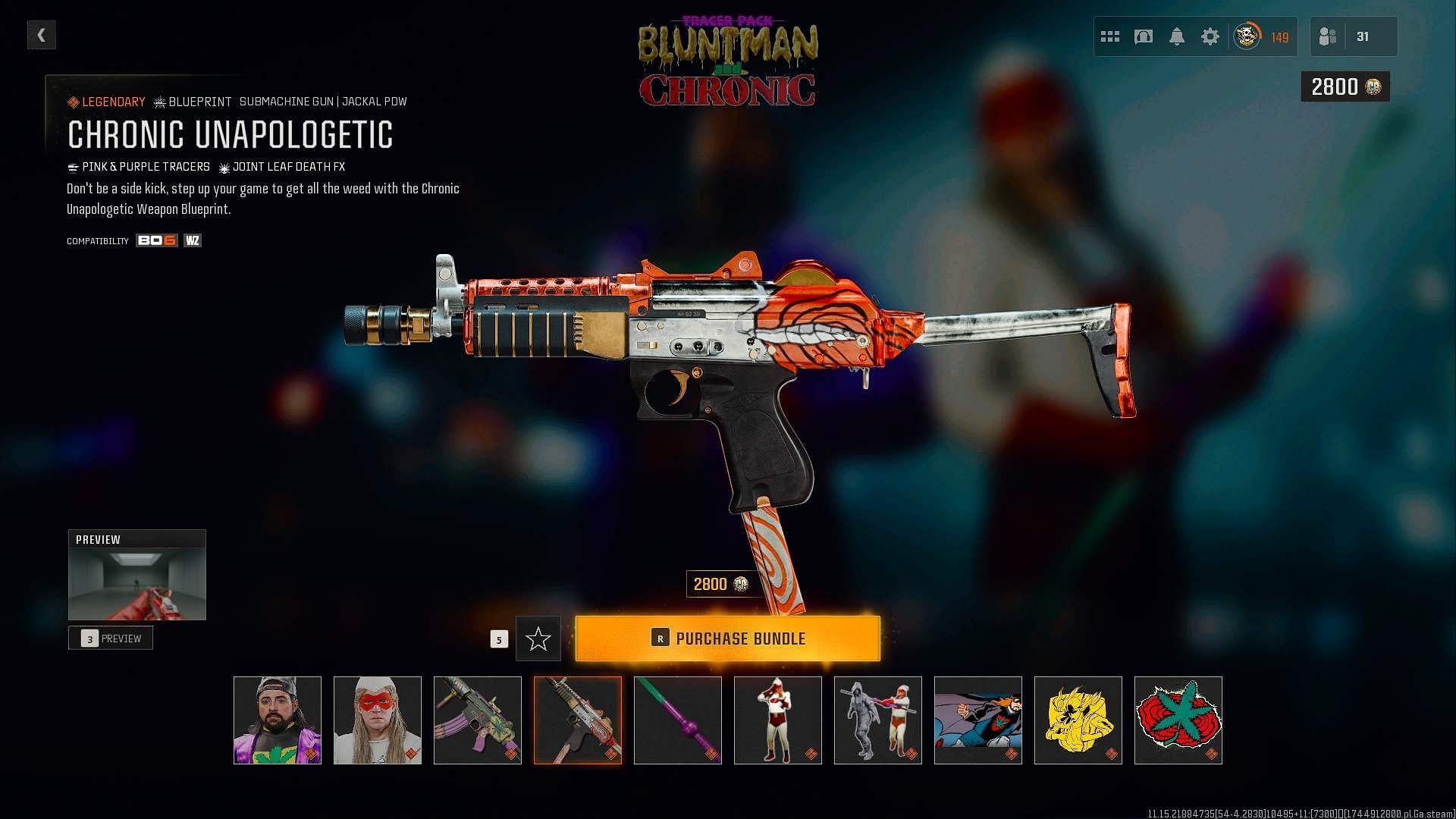Select the red-masked blonde operator skin
1456x819 pixels.
378,720
